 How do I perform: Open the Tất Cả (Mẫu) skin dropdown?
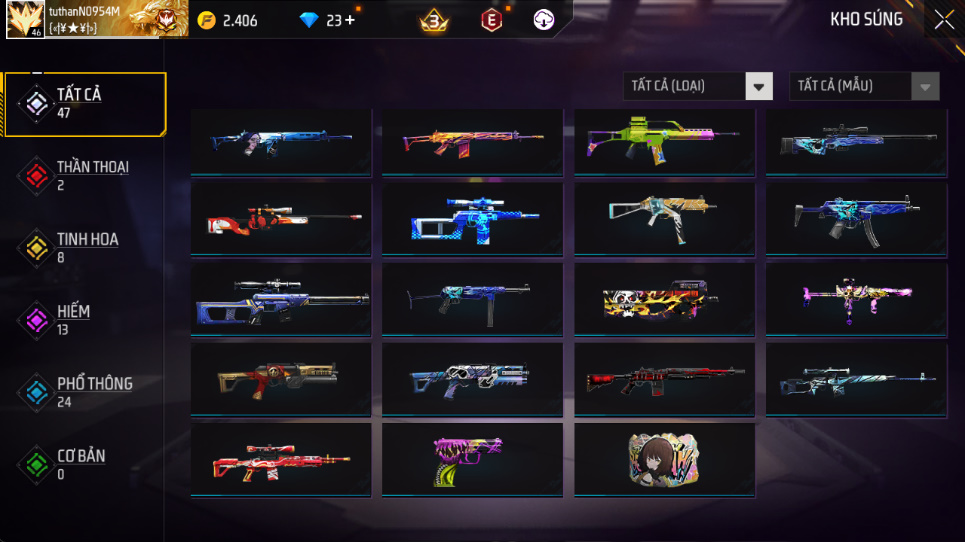864,86
